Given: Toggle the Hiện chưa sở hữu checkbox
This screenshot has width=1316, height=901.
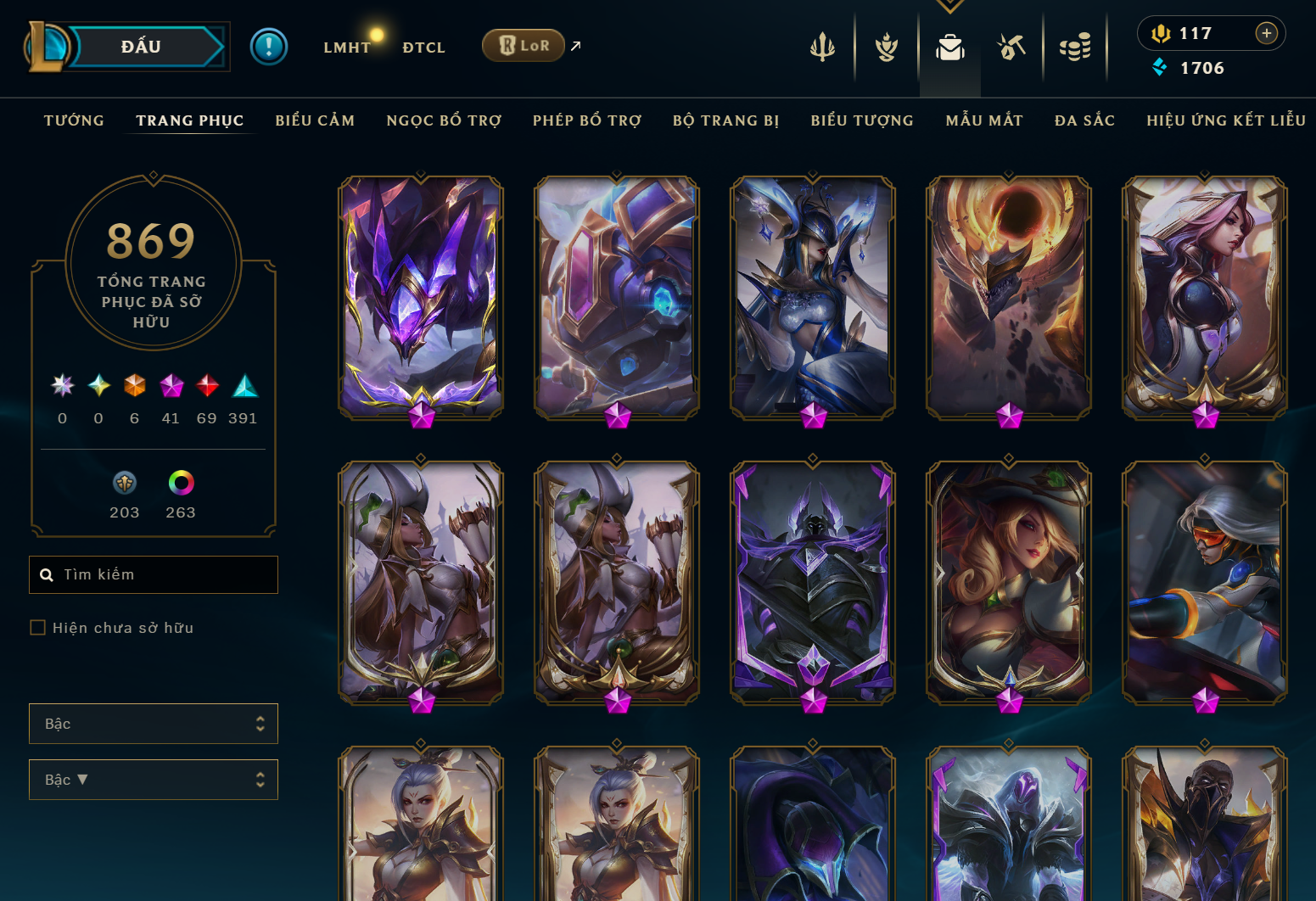Looking at the screenshot, I should pos(38,628).
